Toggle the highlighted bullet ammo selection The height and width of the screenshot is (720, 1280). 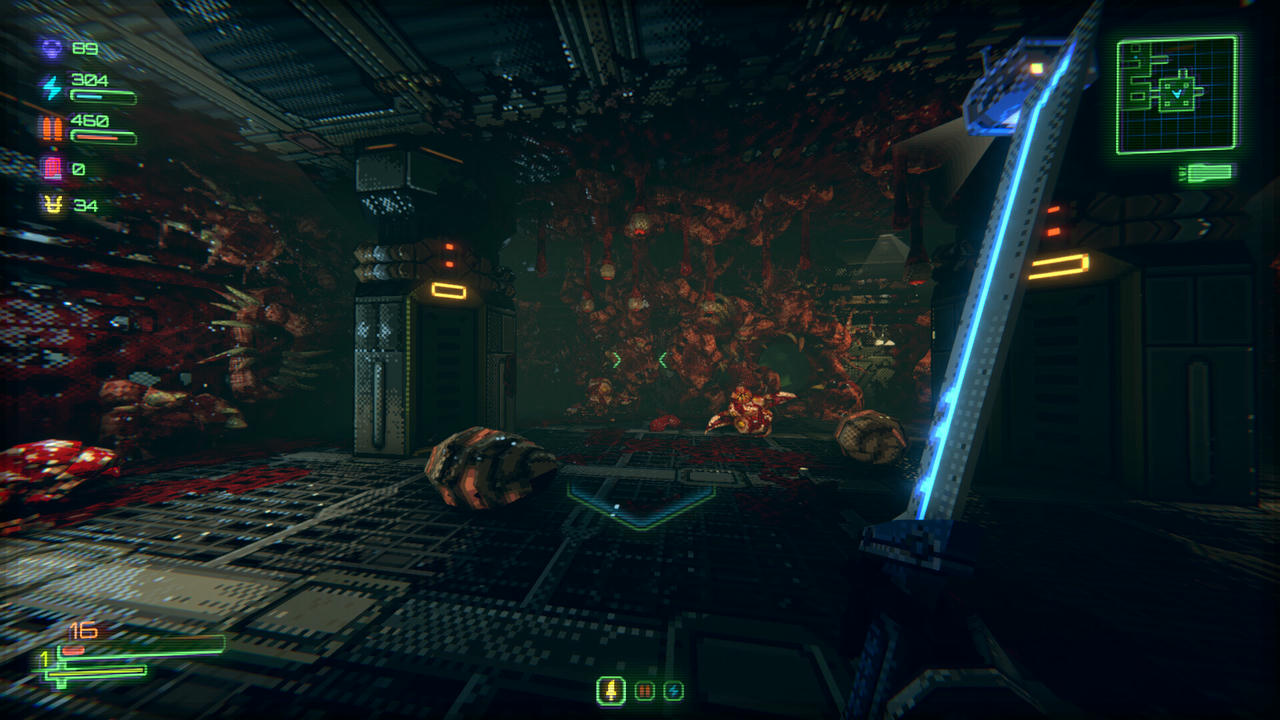click(610, 692)
